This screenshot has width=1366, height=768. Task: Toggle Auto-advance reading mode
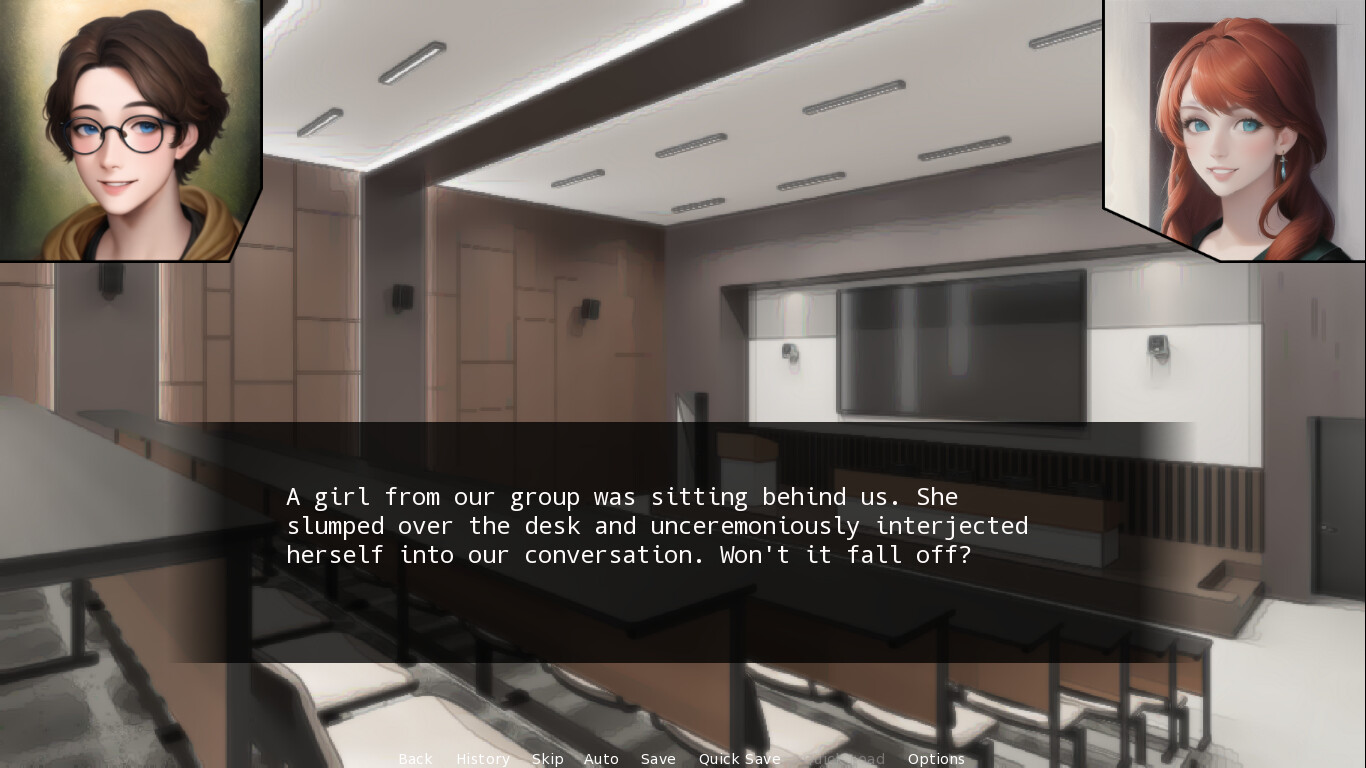601,759
